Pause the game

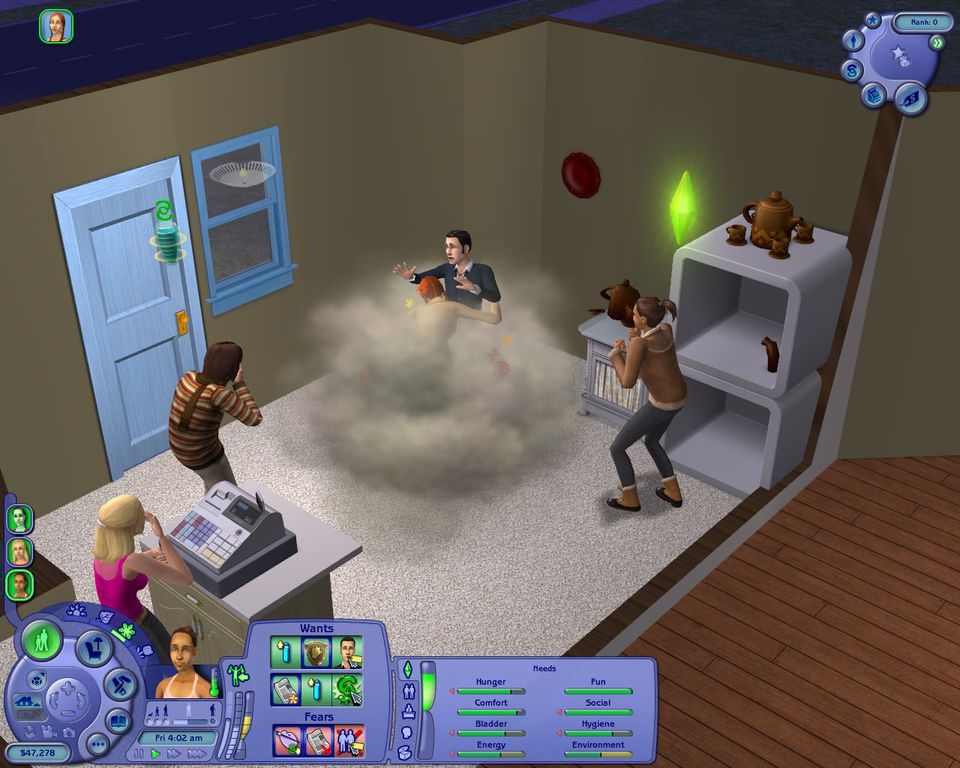click(139, 753)
